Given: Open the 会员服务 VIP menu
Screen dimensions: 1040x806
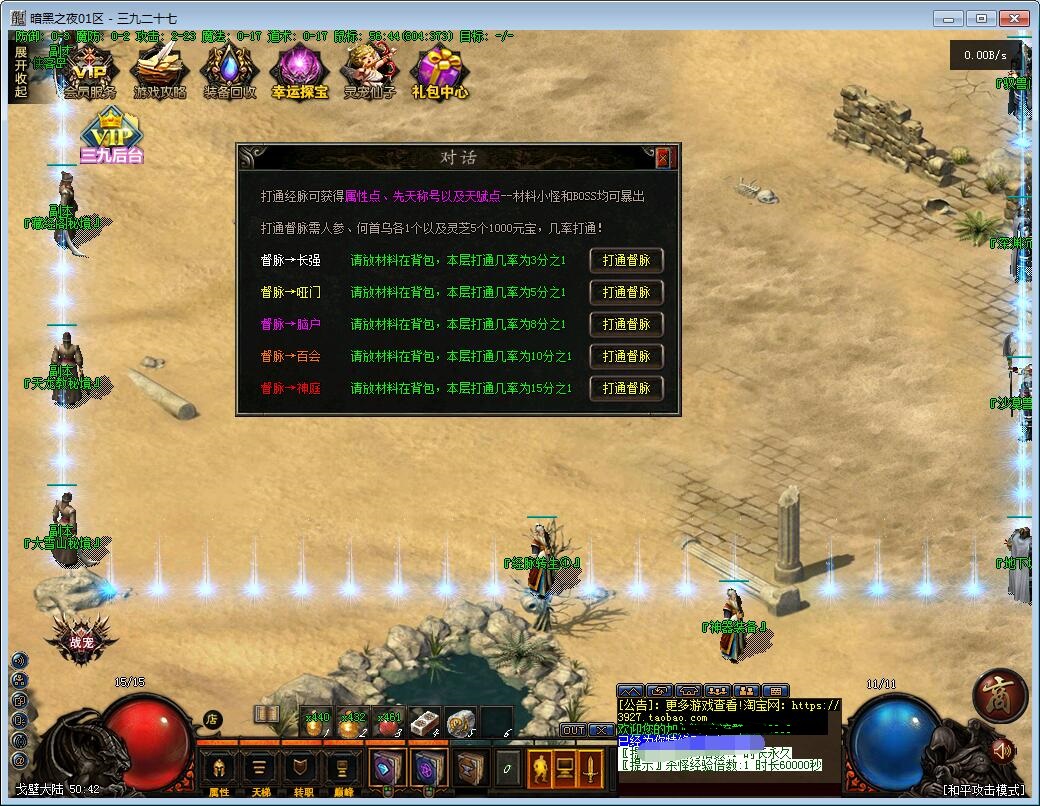Looking at the screenshot, I should (x=90, y=73).
